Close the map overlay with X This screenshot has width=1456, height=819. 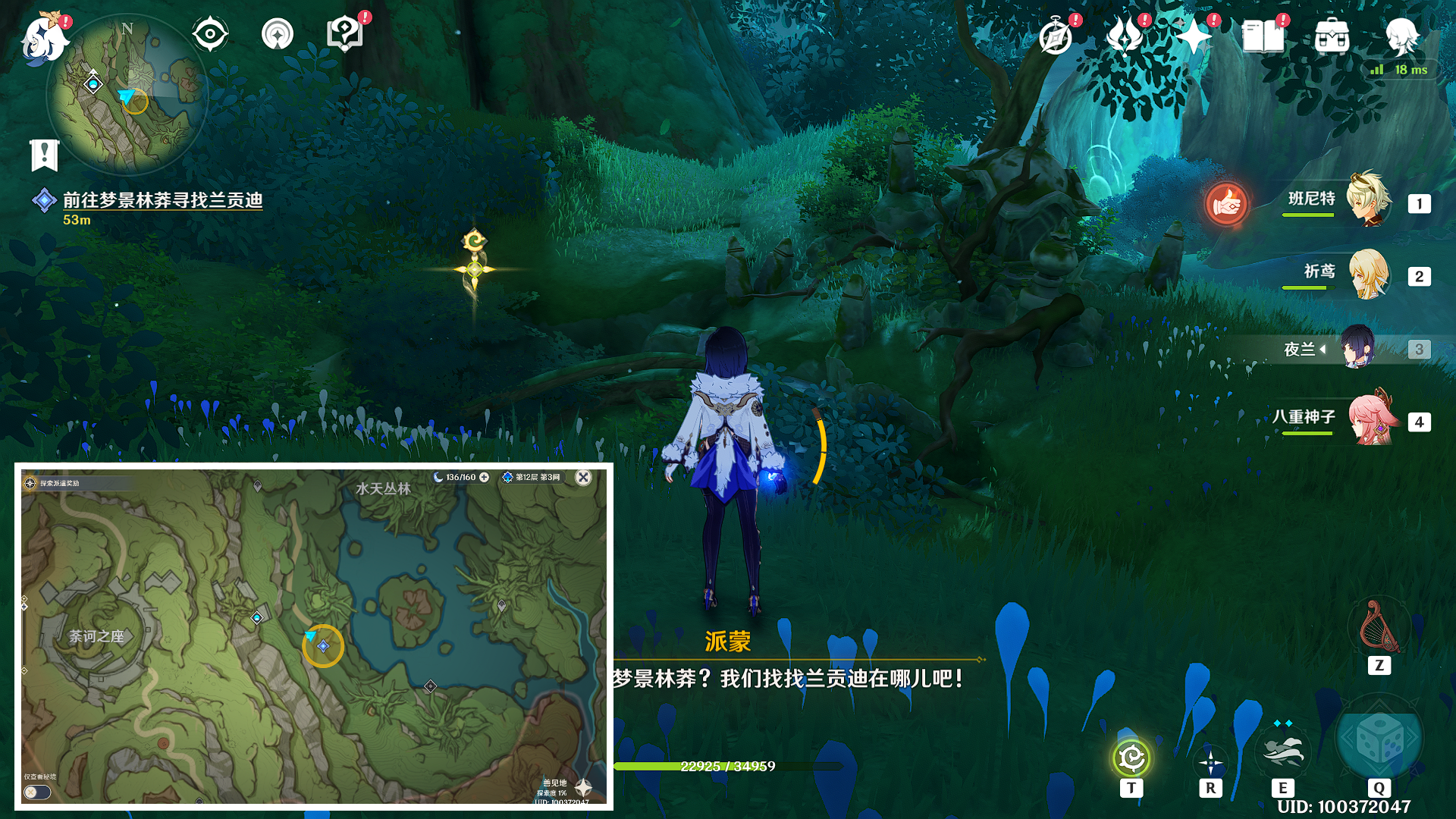(583, 477)
